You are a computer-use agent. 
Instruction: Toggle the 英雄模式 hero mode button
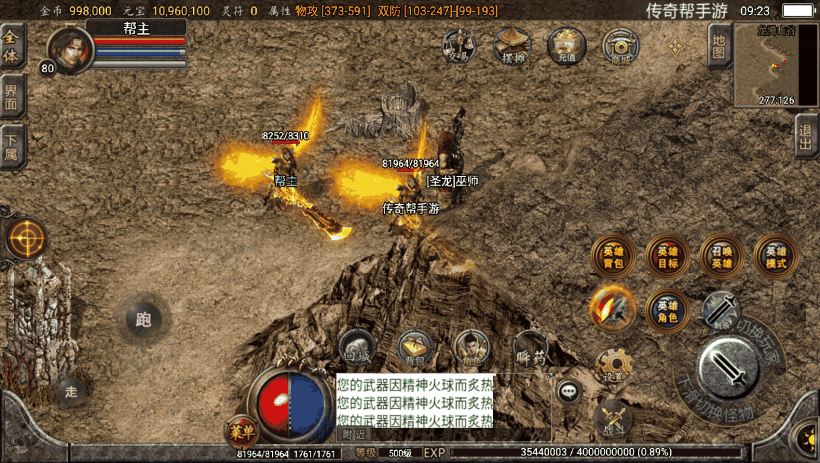pos(775,256)
